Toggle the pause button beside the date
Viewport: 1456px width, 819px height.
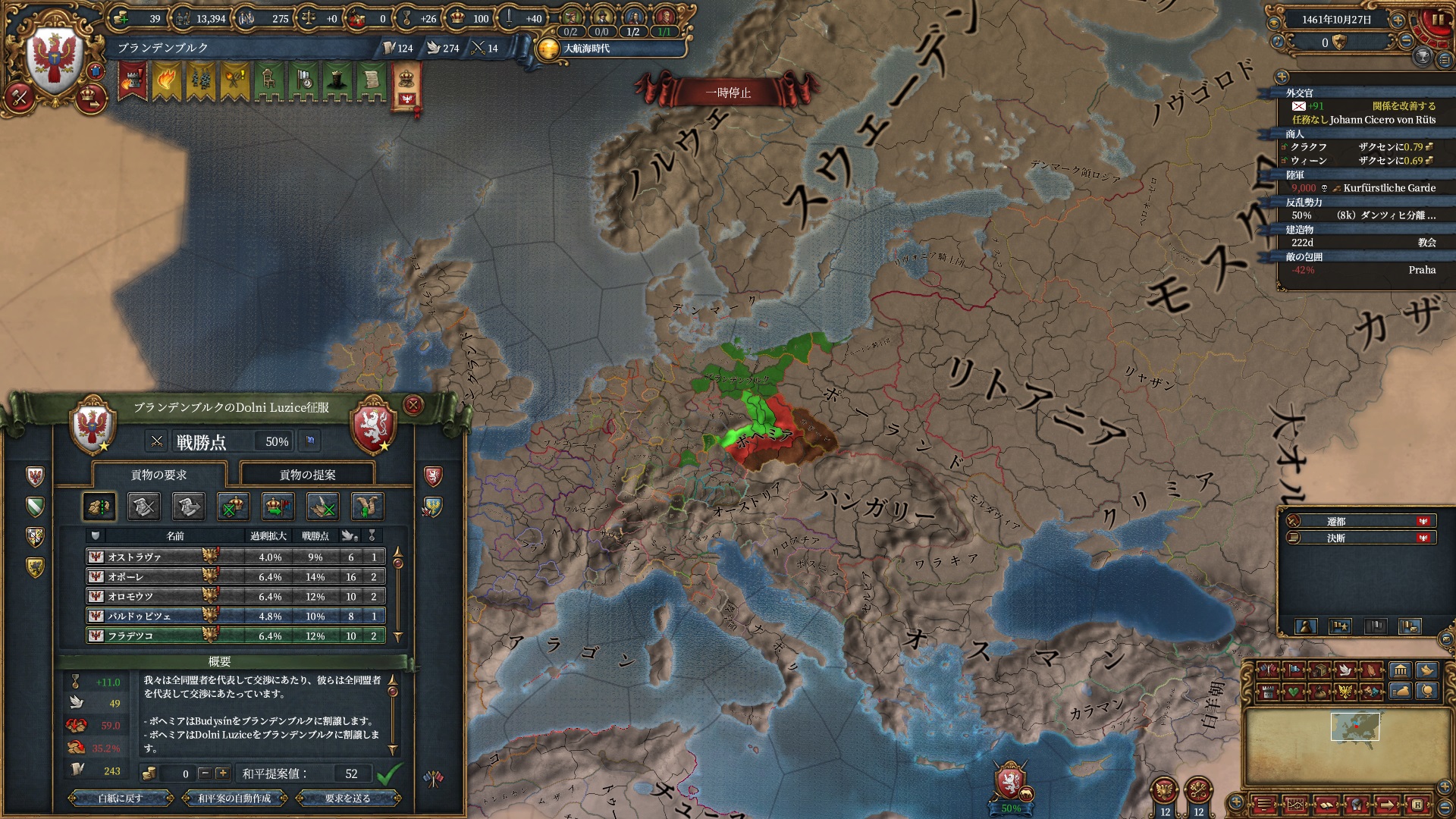click(x=1437, y=20)
